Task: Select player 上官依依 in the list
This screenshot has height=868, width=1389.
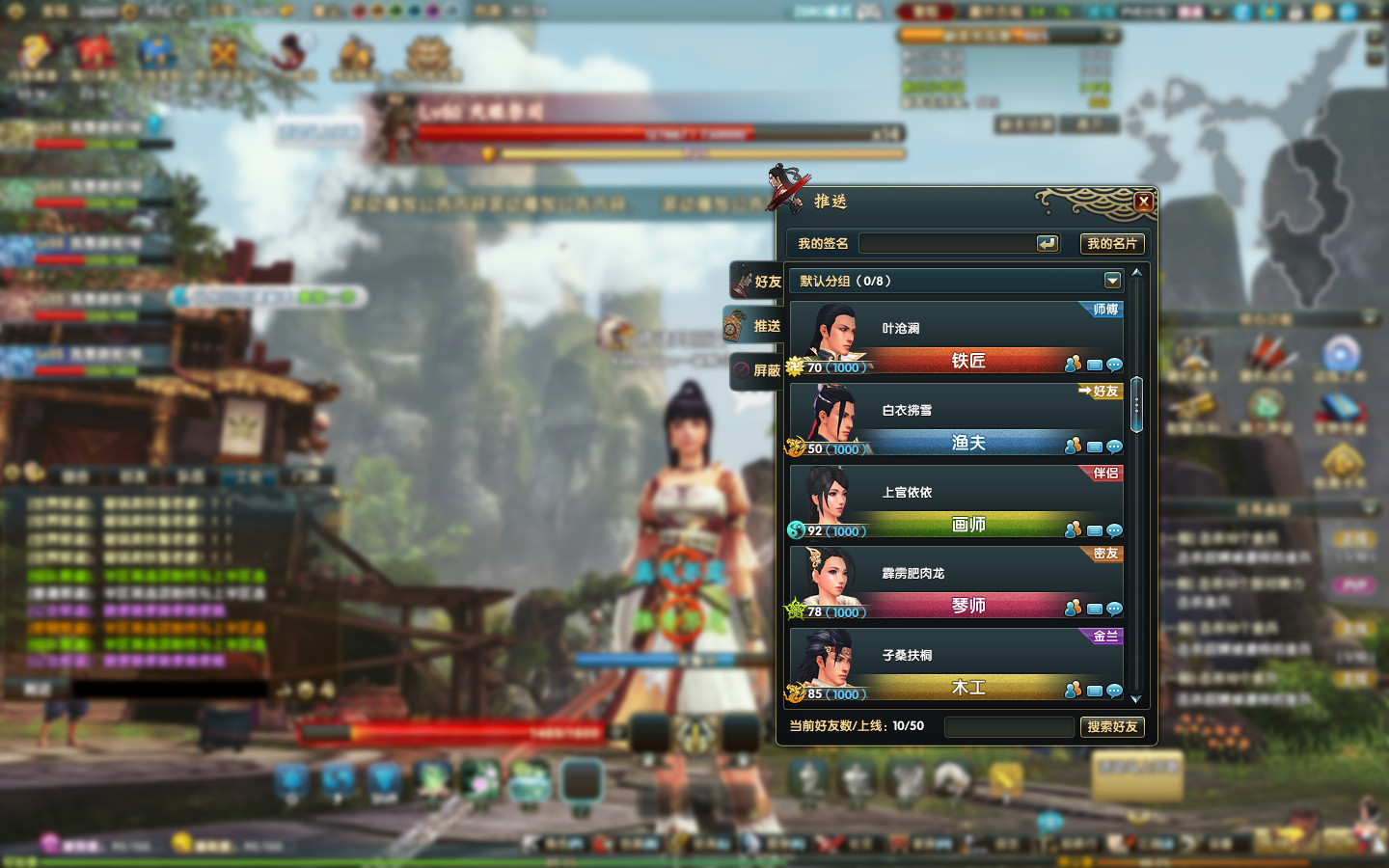Action: pos(955,493)
